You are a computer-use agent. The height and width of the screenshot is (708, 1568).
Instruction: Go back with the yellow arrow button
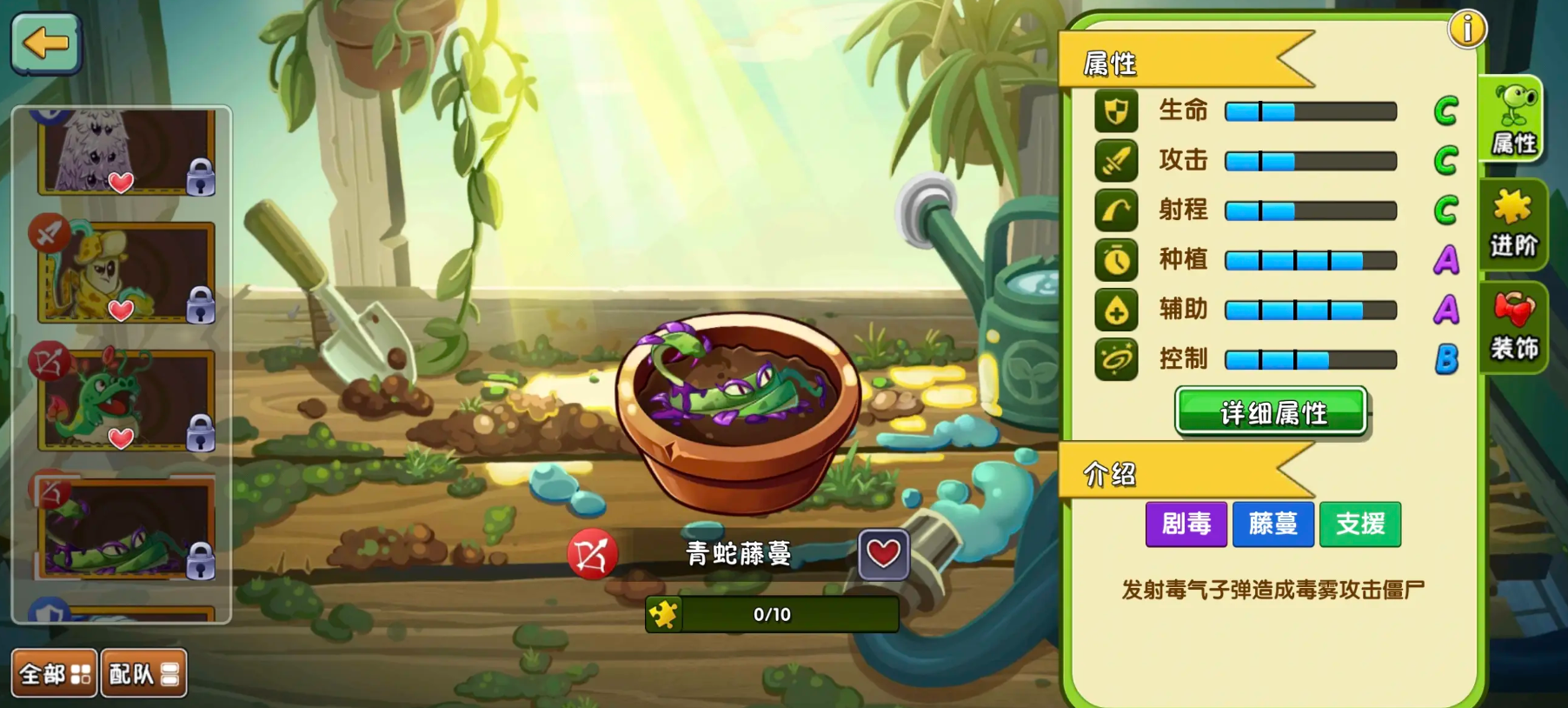tap(46, 43)
